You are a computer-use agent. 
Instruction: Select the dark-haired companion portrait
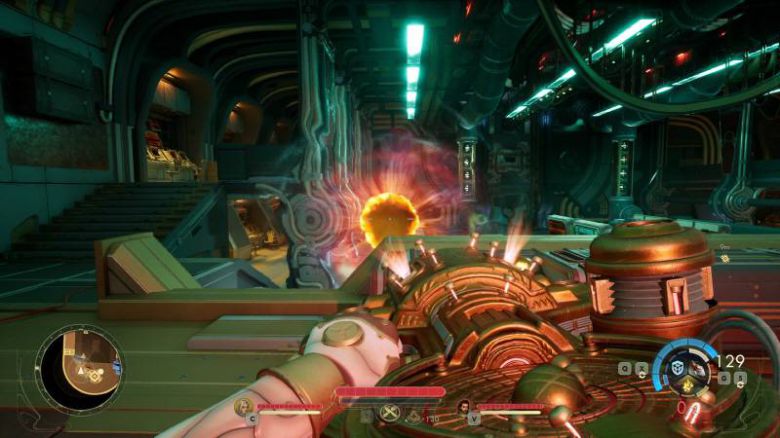(463, 406)
